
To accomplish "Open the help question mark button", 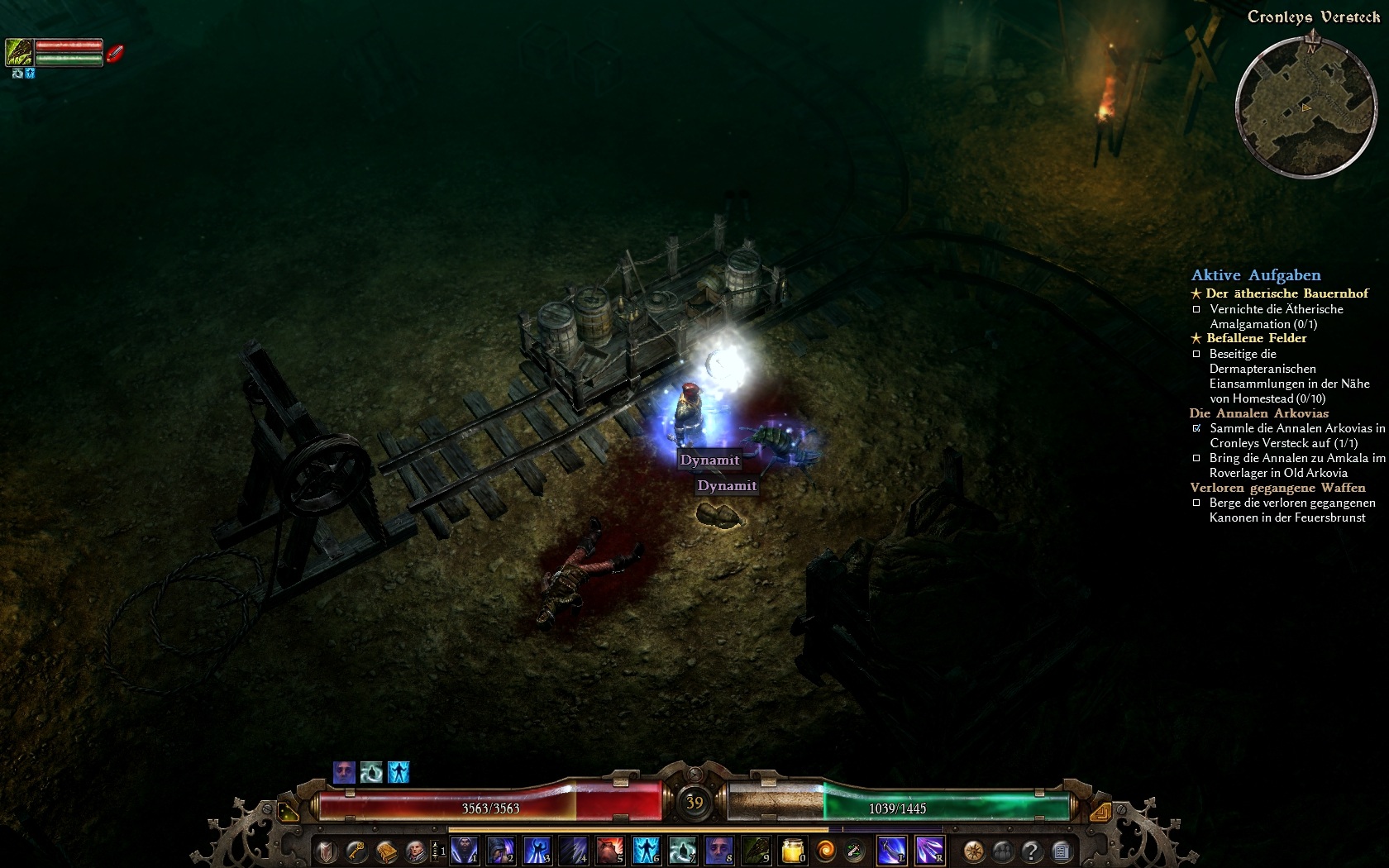I will point(1032,850).
